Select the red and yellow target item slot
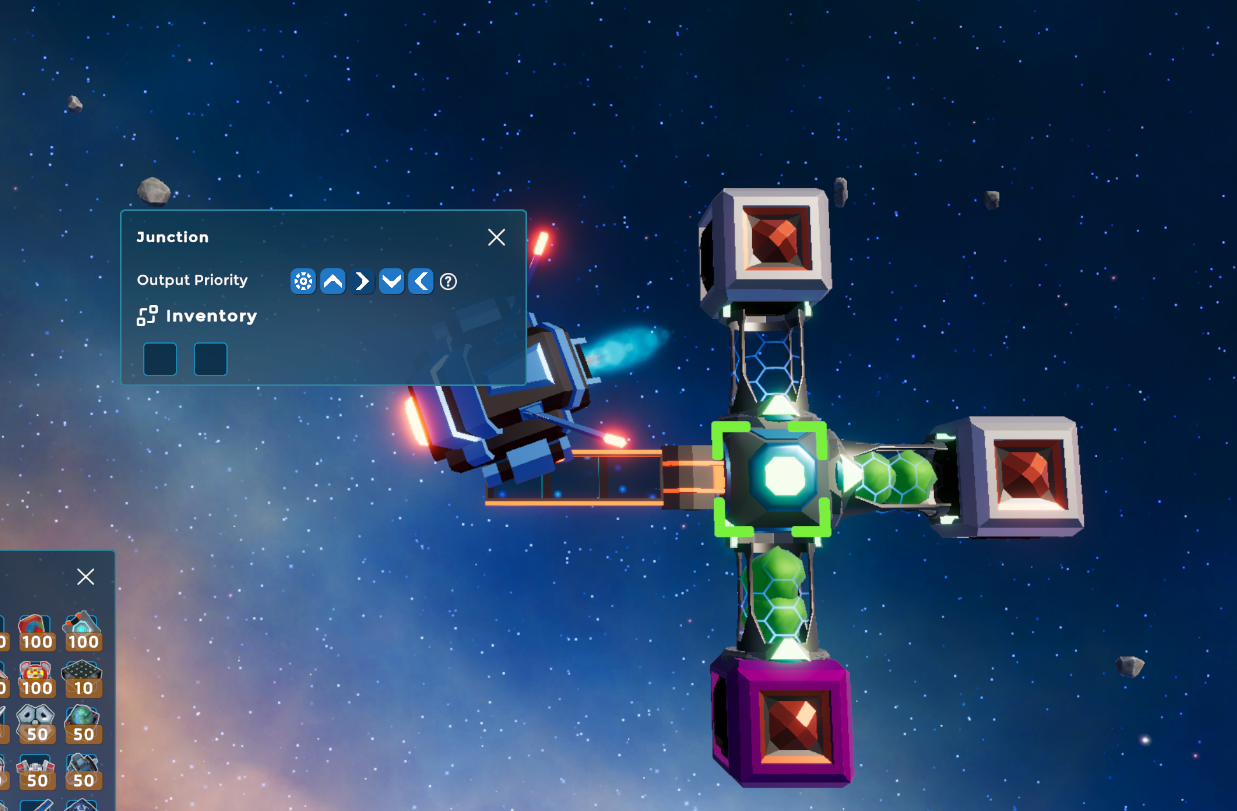This screenshot has height=811, width=1237. (x=37, y=677)
